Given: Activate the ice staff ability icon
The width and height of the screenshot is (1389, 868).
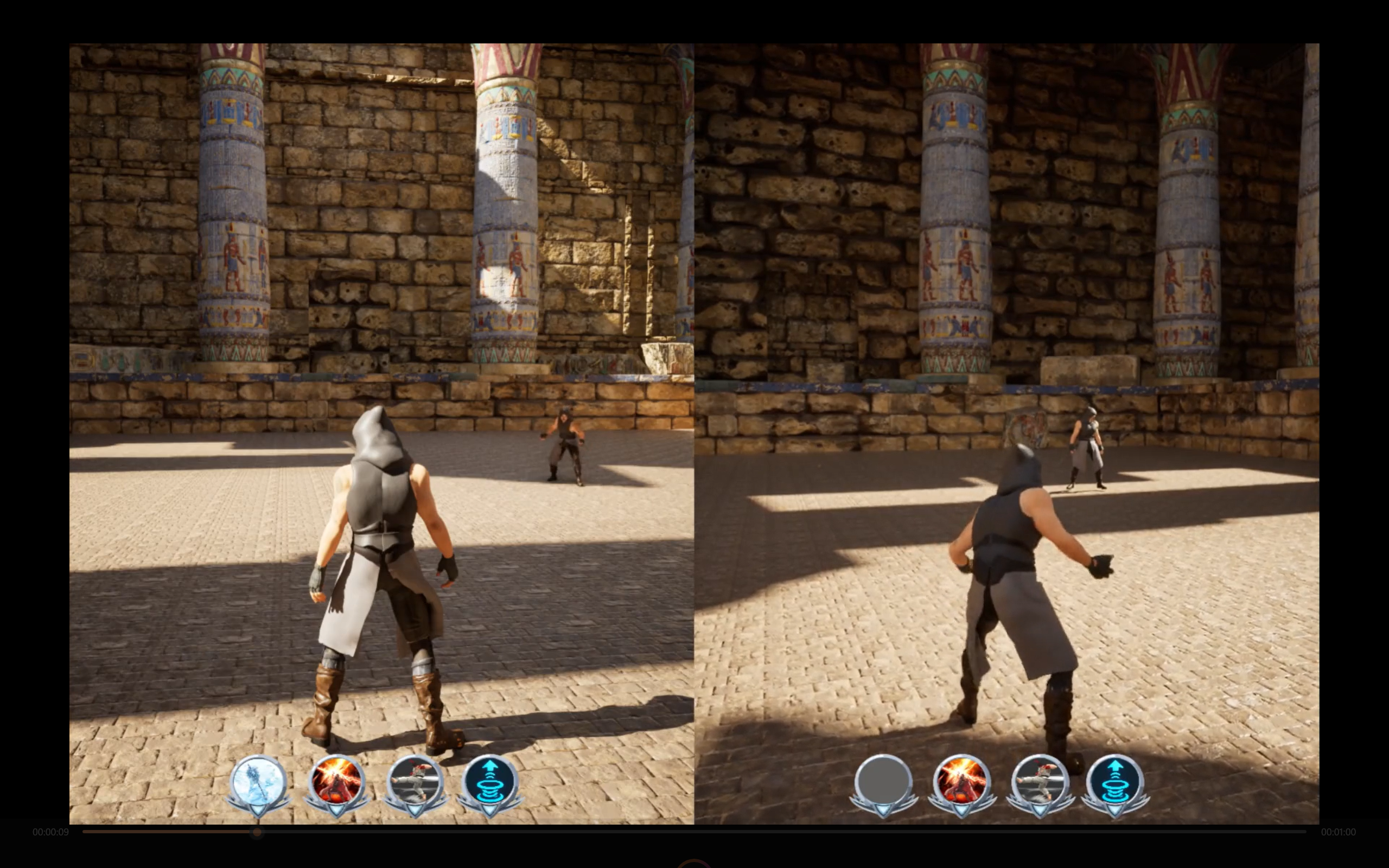Looking at the screenshot, I should coord(258,782).
